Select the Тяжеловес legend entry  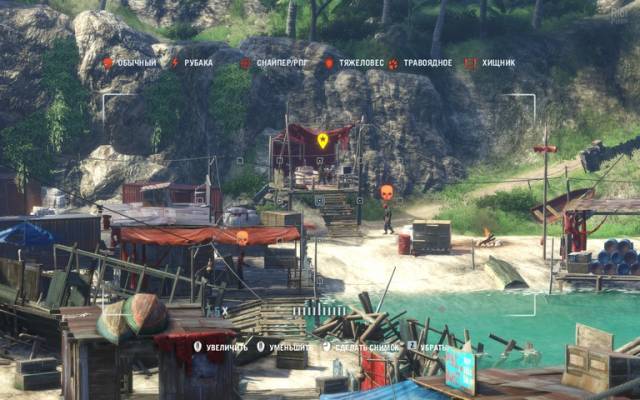(x=356, y=63)
